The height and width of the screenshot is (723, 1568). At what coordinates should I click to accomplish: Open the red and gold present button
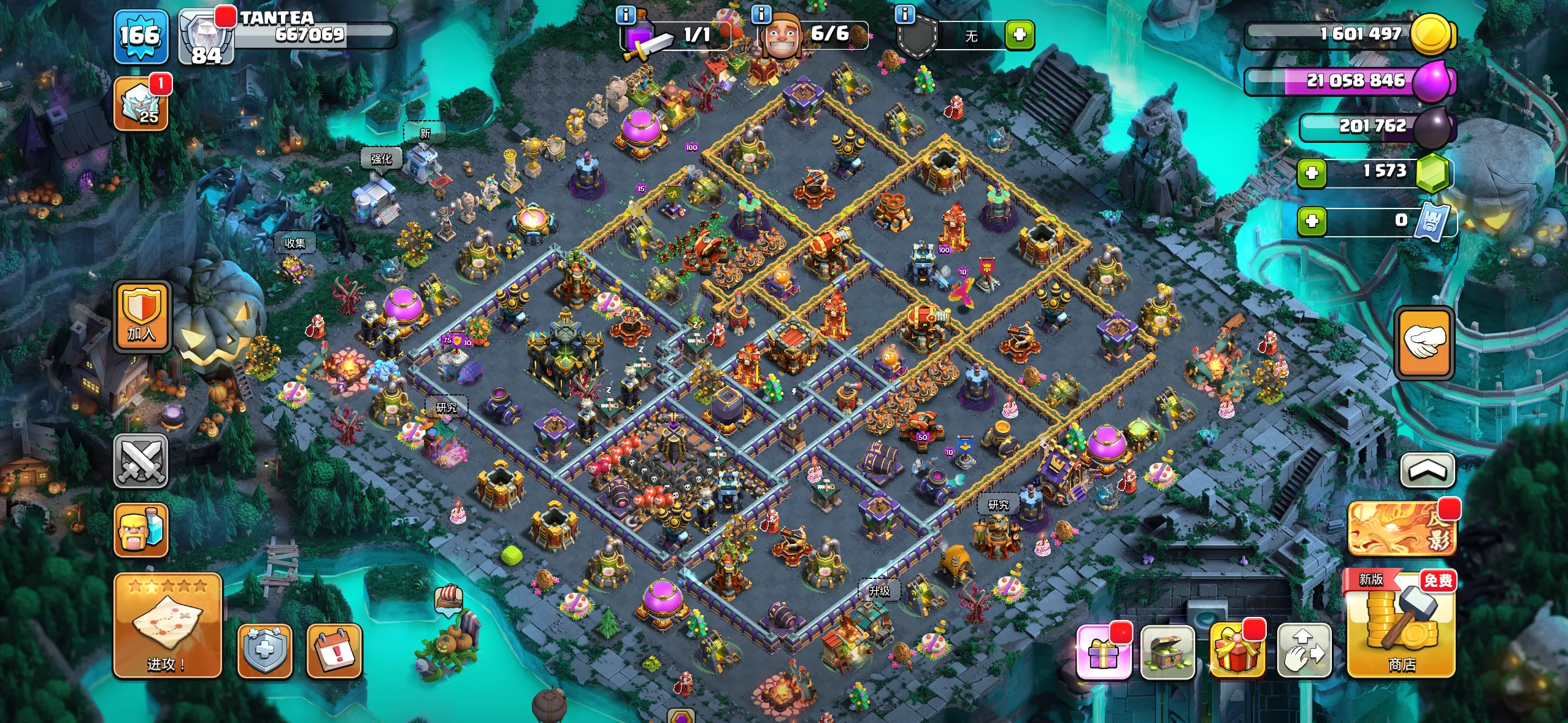click(x=1237, y=652)
